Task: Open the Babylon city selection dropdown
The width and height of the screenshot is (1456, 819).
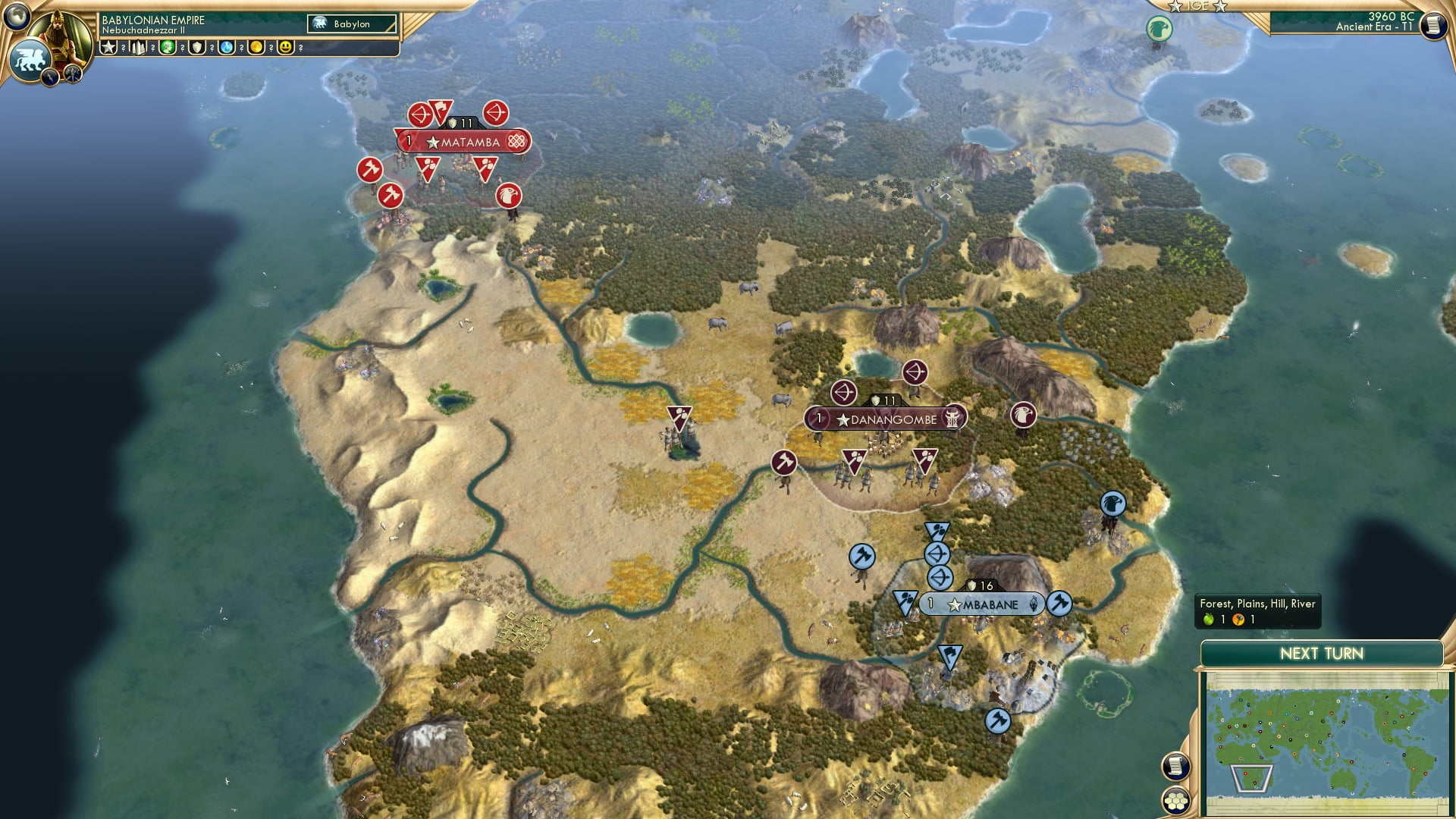Action: (x=353, y=24)
